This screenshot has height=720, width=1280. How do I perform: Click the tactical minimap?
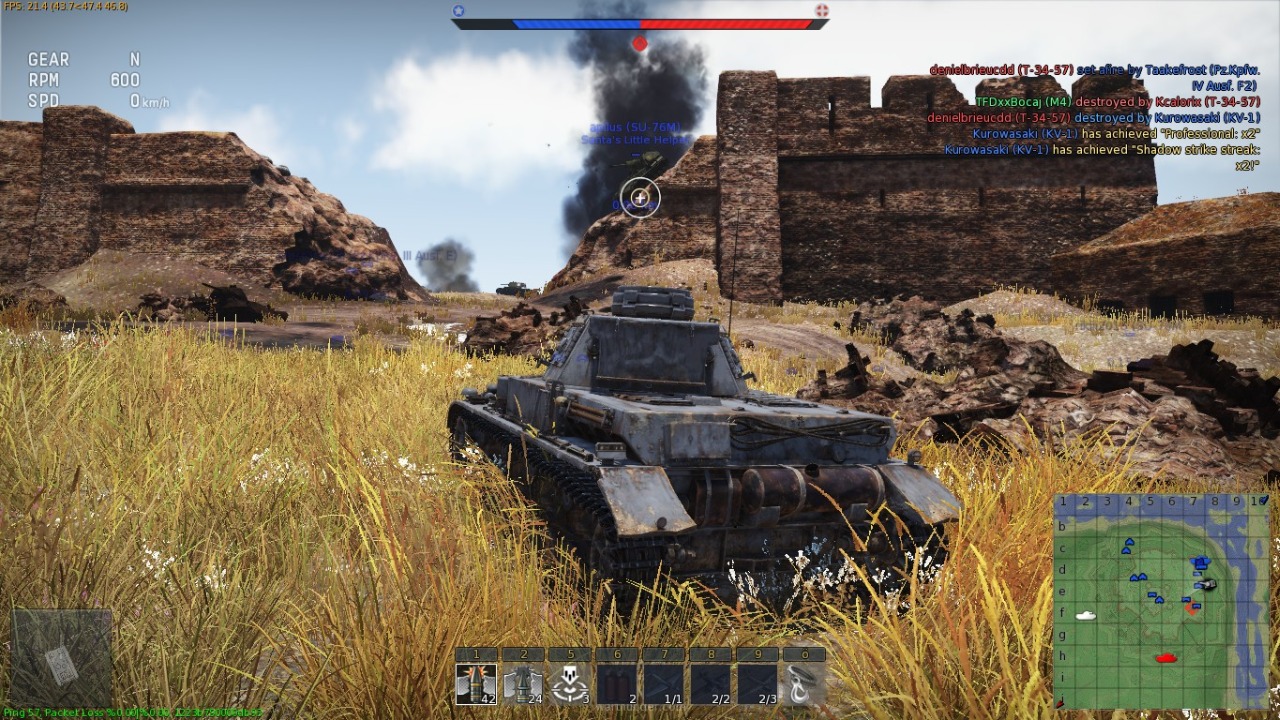(x=1161, y=601)
